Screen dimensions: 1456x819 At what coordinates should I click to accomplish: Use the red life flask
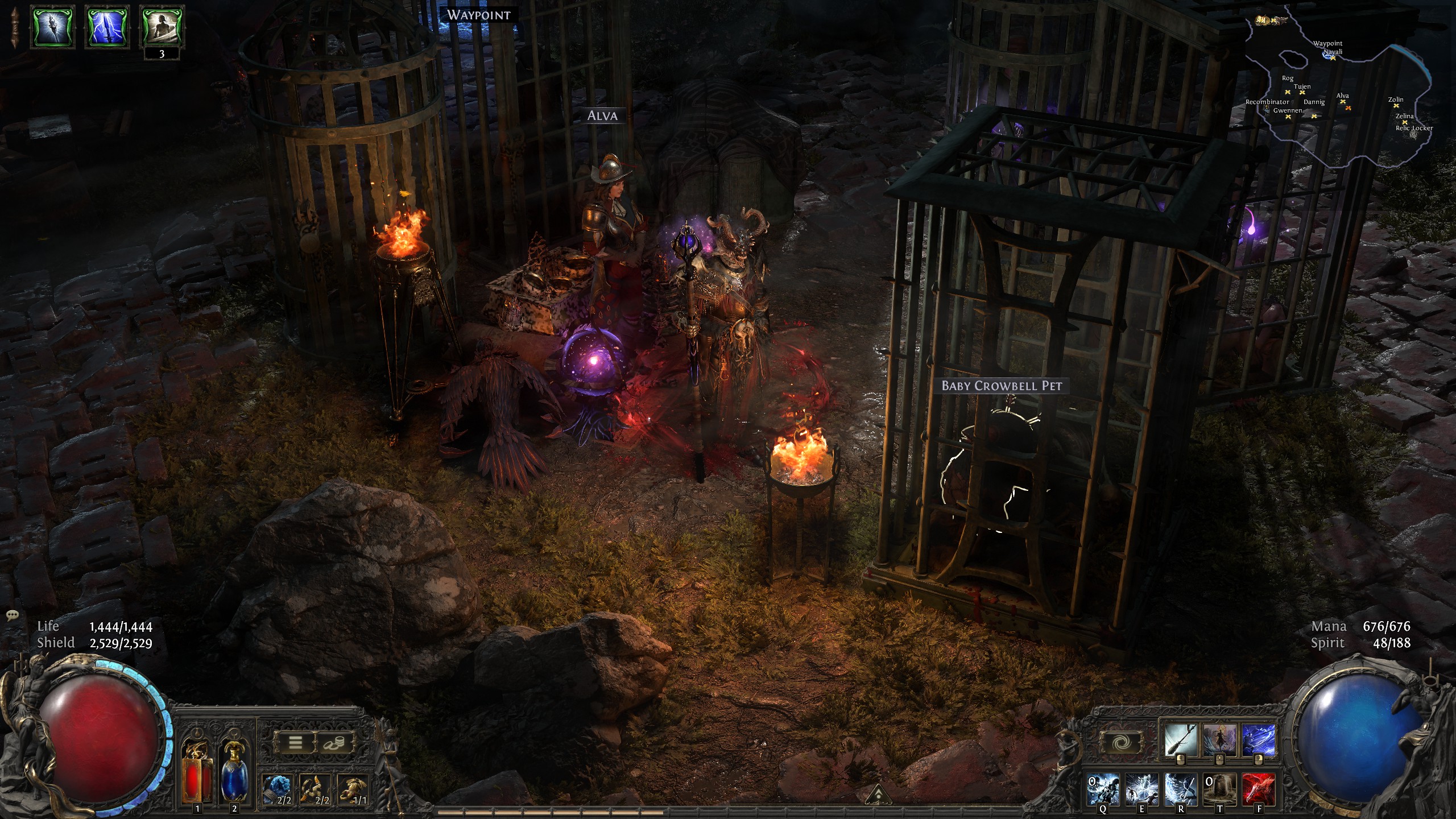197,771
